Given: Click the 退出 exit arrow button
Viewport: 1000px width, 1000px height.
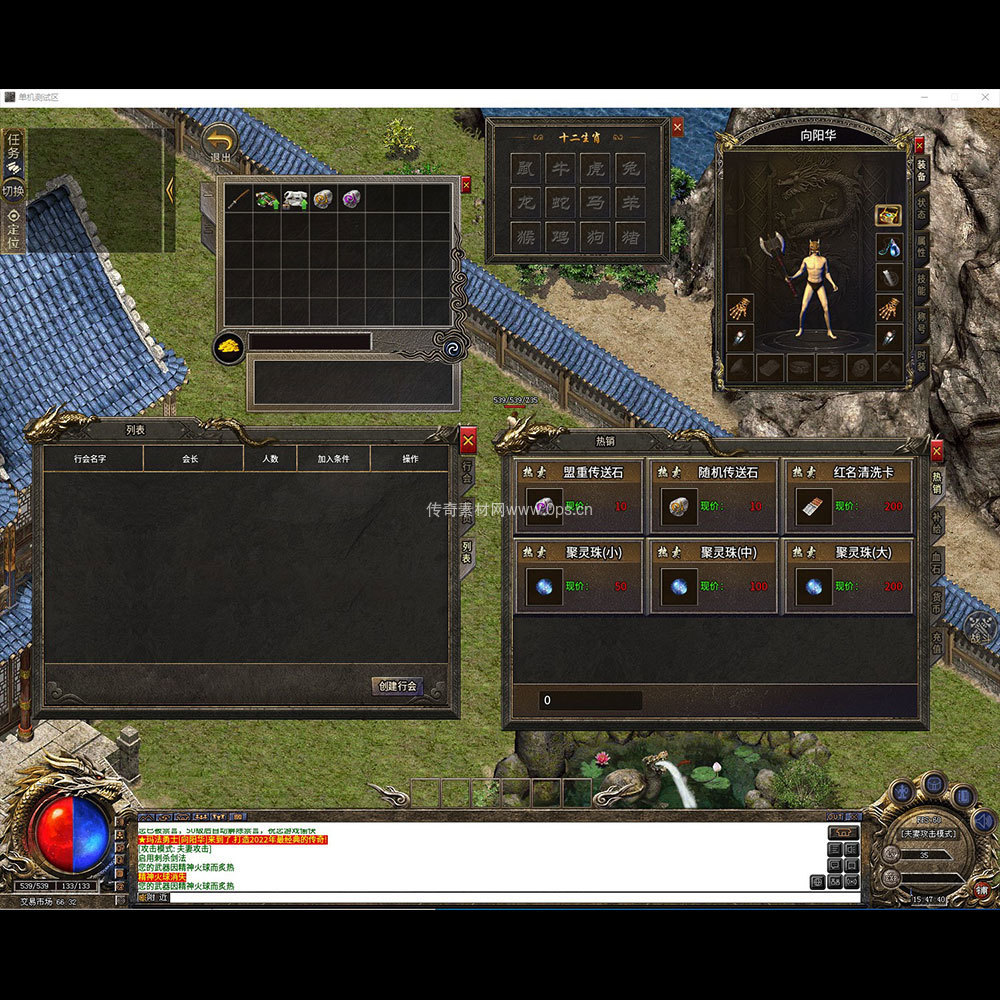Looking at the screenshot, I should pyautogui.click(x=219, y=140).
